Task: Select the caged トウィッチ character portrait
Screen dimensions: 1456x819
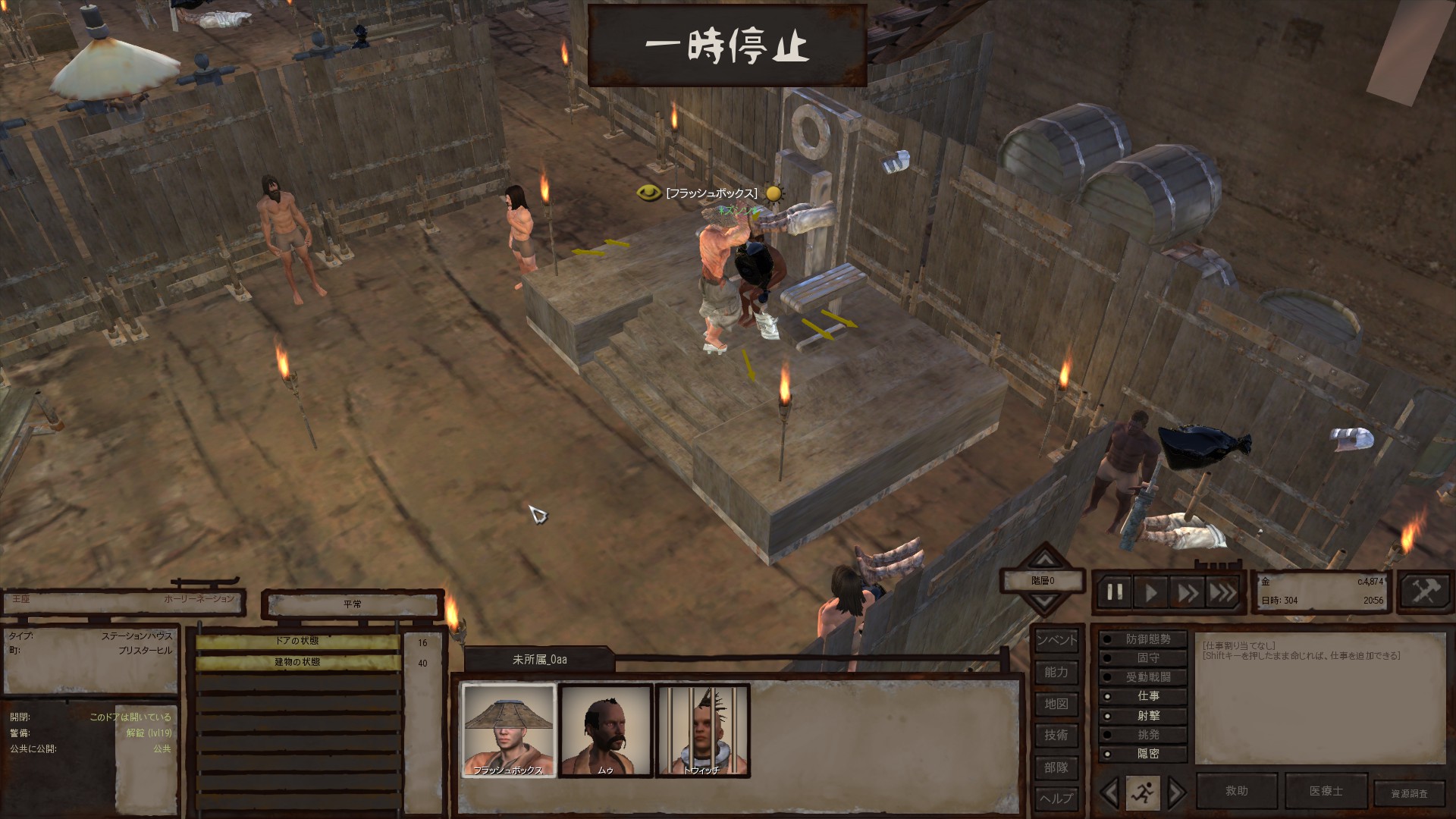Action: pyautogui.click(x=702, y=730)
